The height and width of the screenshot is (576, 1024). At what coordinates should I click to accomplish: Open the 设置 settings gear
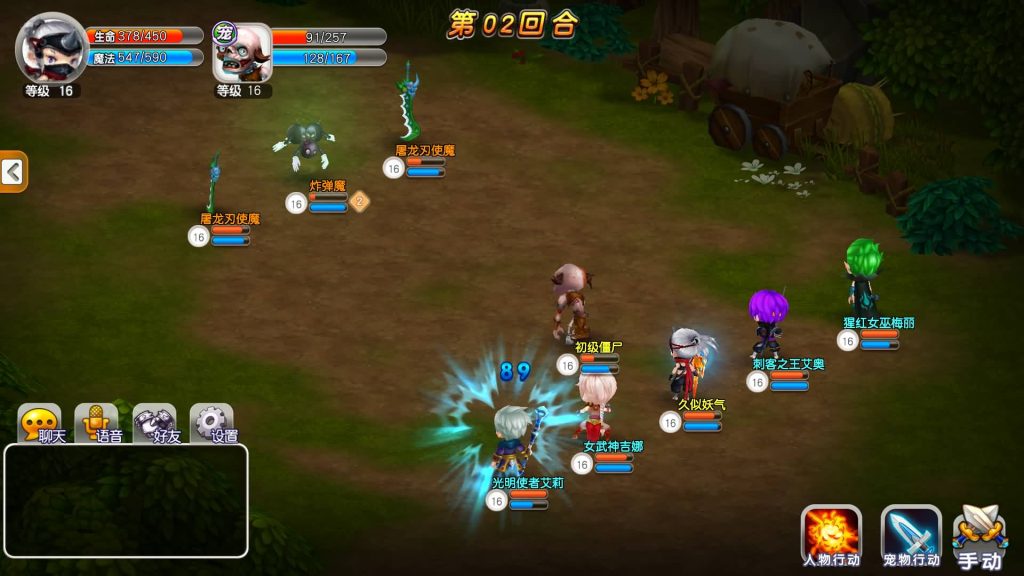pos(212,424)
